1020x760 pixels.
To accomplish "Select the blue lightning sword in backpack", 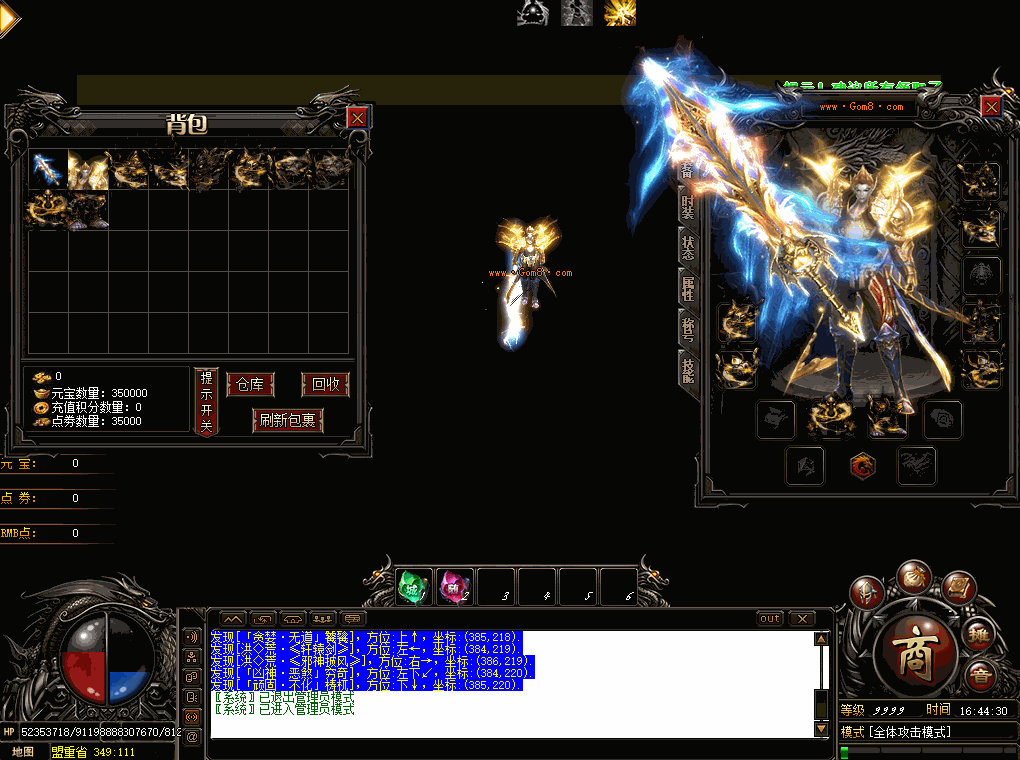I will 45,169.
